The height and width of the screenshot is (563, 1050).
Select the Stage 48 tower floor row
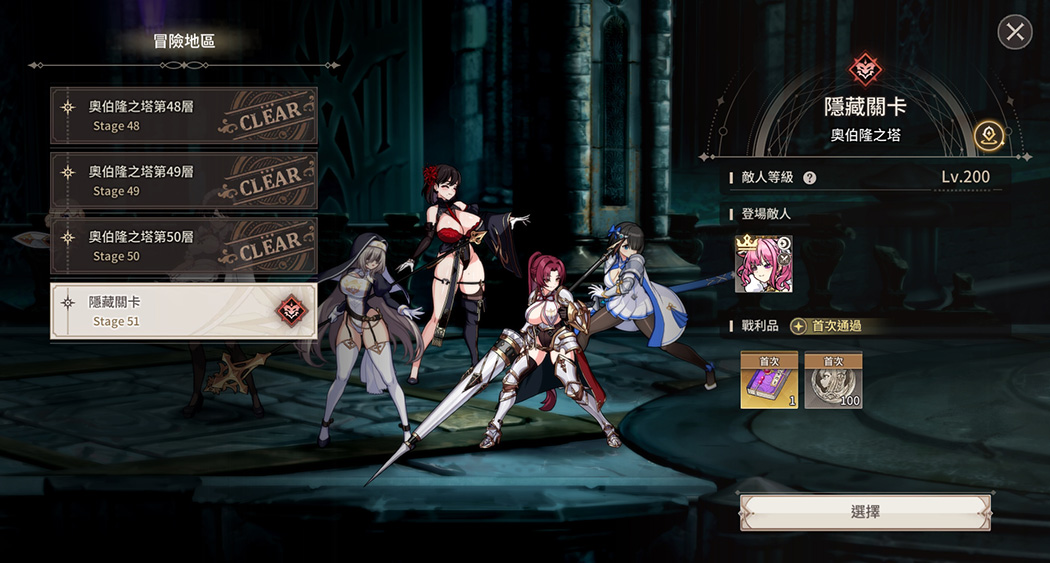click(x=184, y=115)
